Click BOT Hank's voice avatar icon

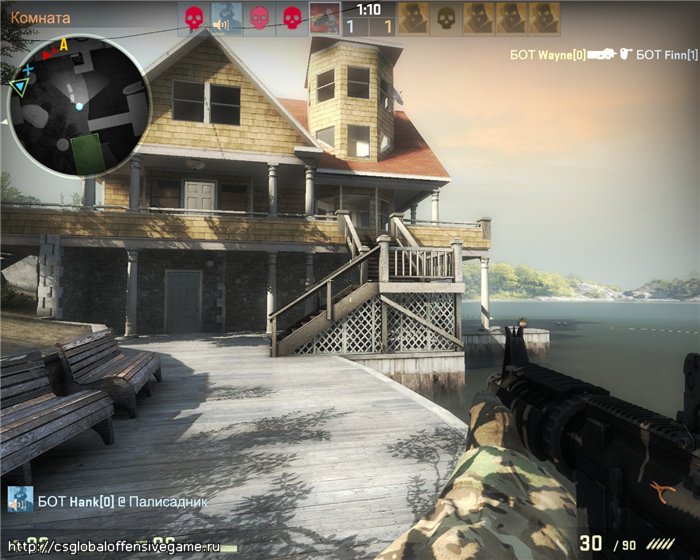point(20,500)
